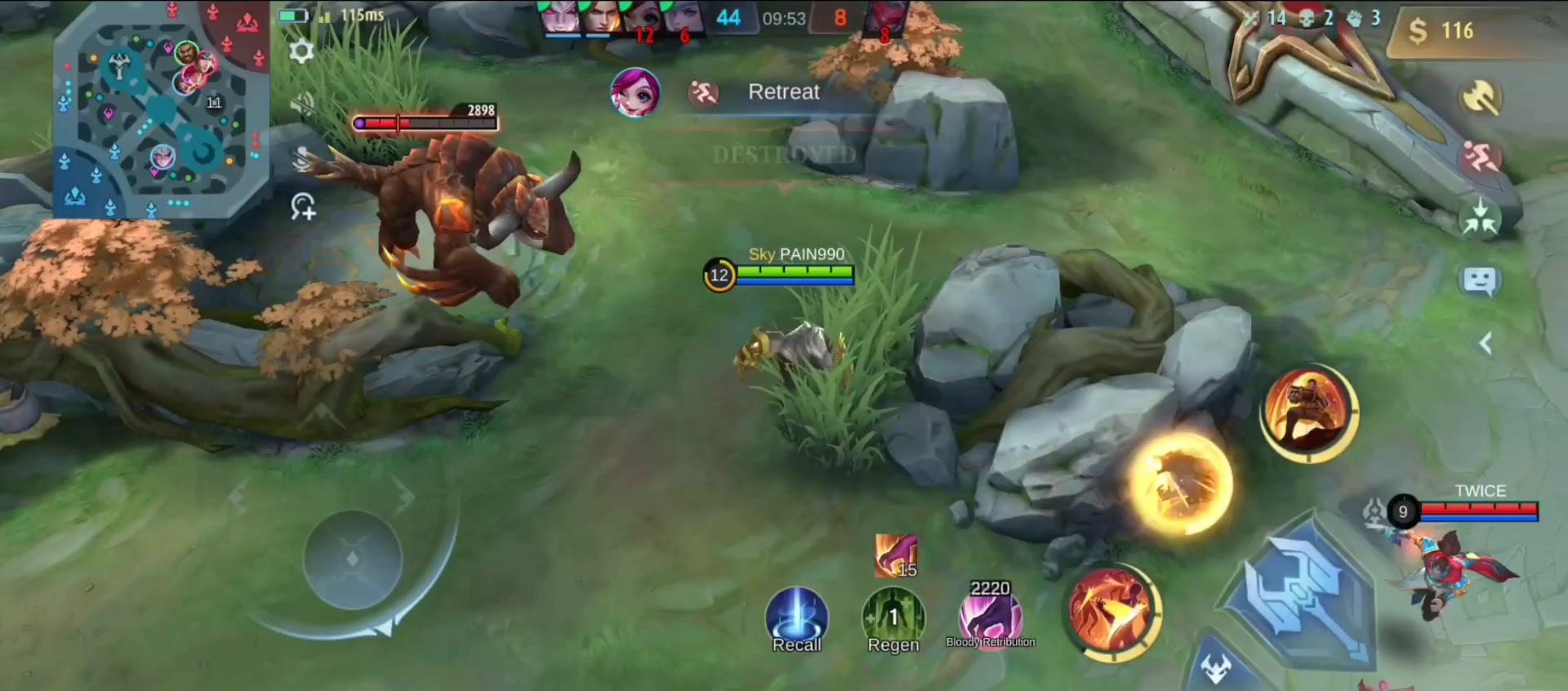
Task: Open the in-game settings gear
Action: click(x=302, y=51)
